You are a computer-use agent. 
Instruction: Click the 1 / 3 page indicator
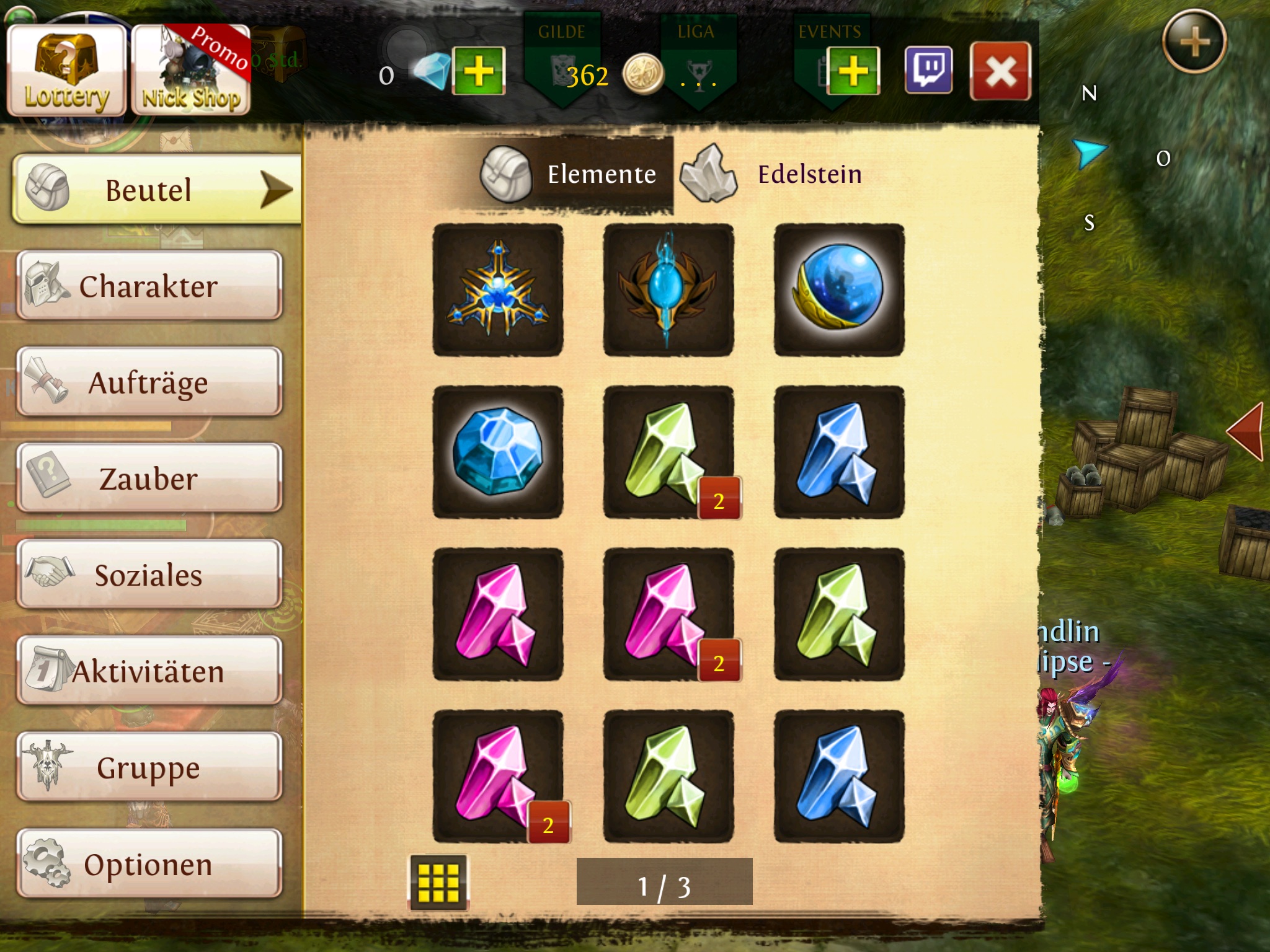click(664, 882)
